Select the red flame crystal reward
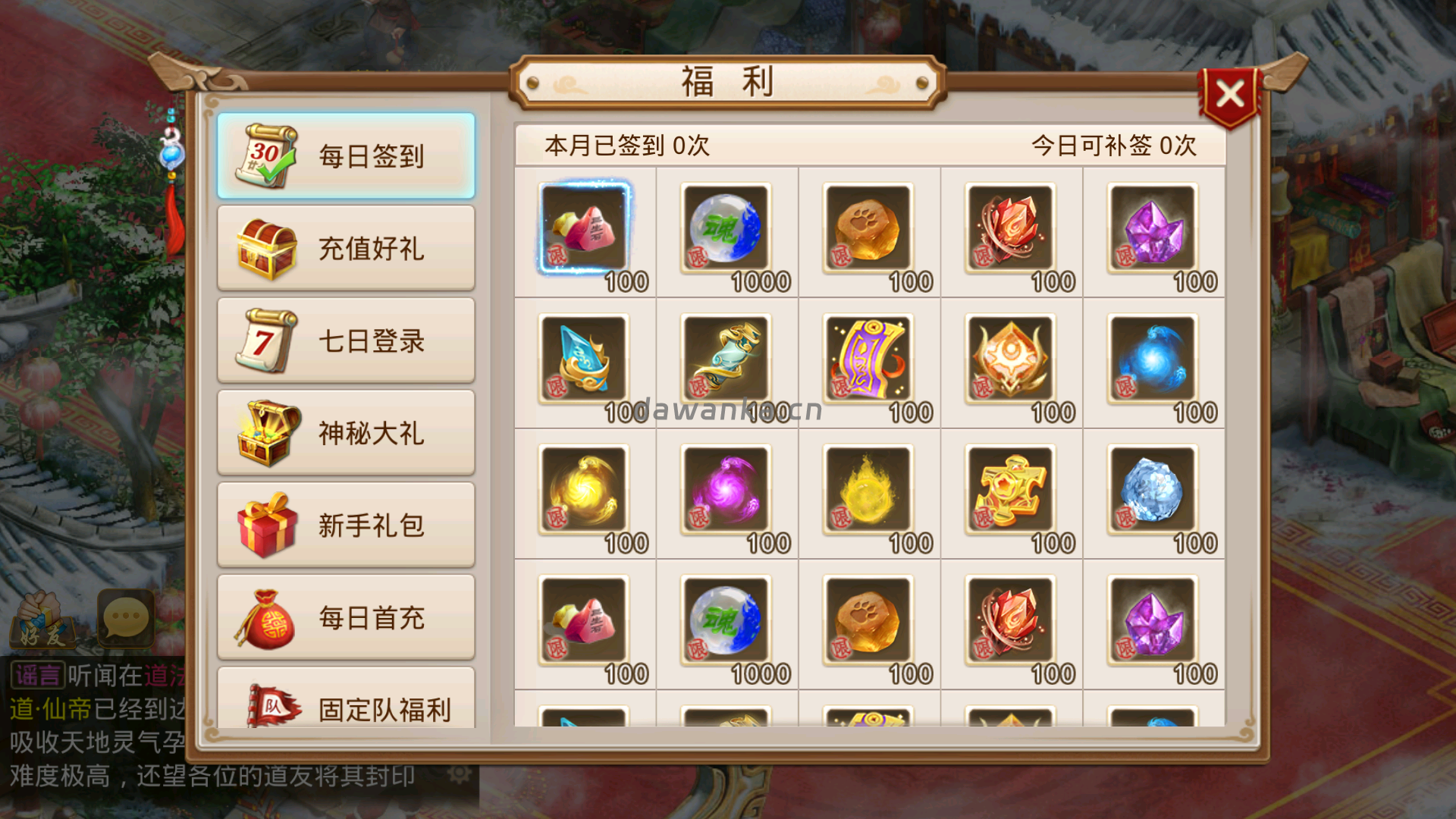Image resolution: width=1456 pixels, height=819 pixels. (1009, 227)
